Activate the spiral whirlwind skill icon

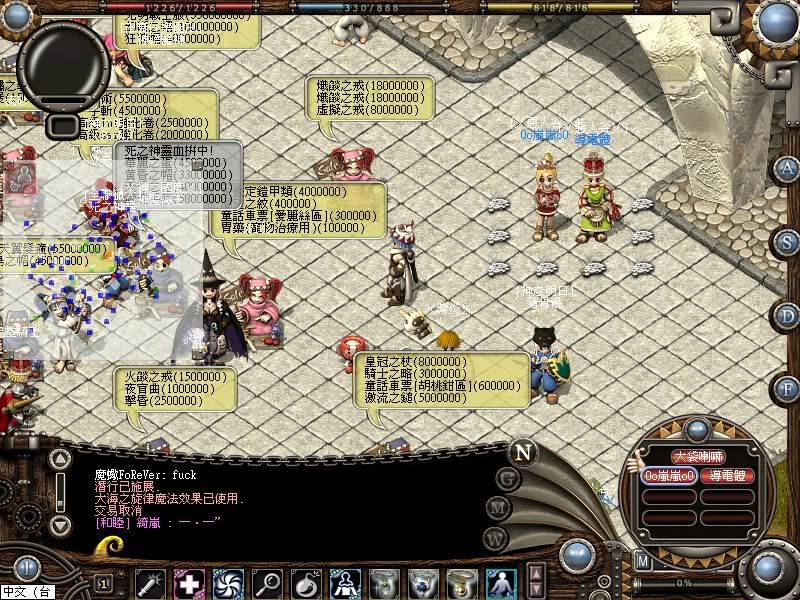click(x=228, y=582)
